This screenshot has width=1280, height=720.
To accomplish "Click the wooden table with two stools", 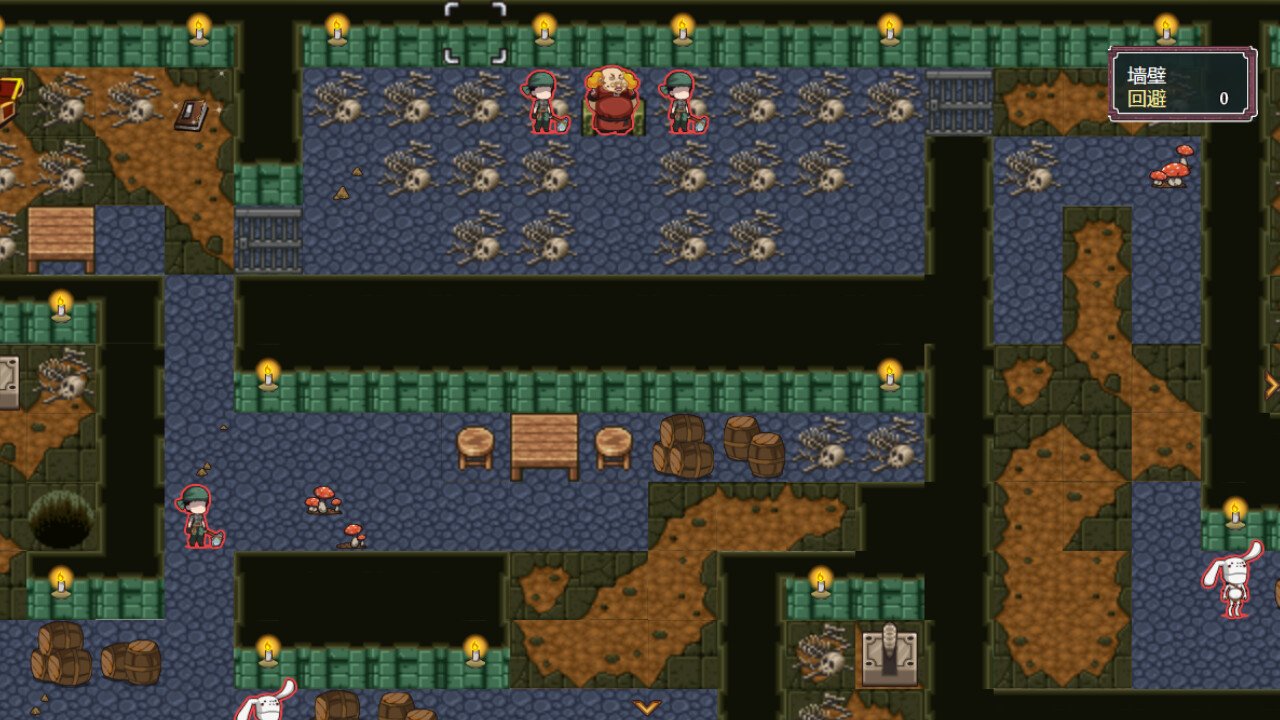I will click(541, 440).
